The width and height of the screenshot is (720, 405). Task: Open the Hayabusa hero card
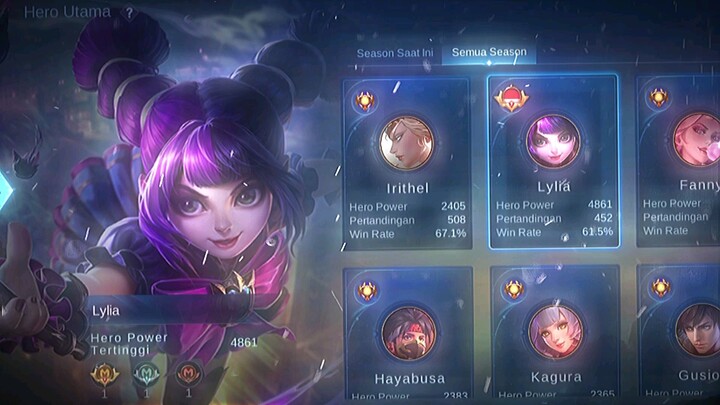click(x=407, y=335)
